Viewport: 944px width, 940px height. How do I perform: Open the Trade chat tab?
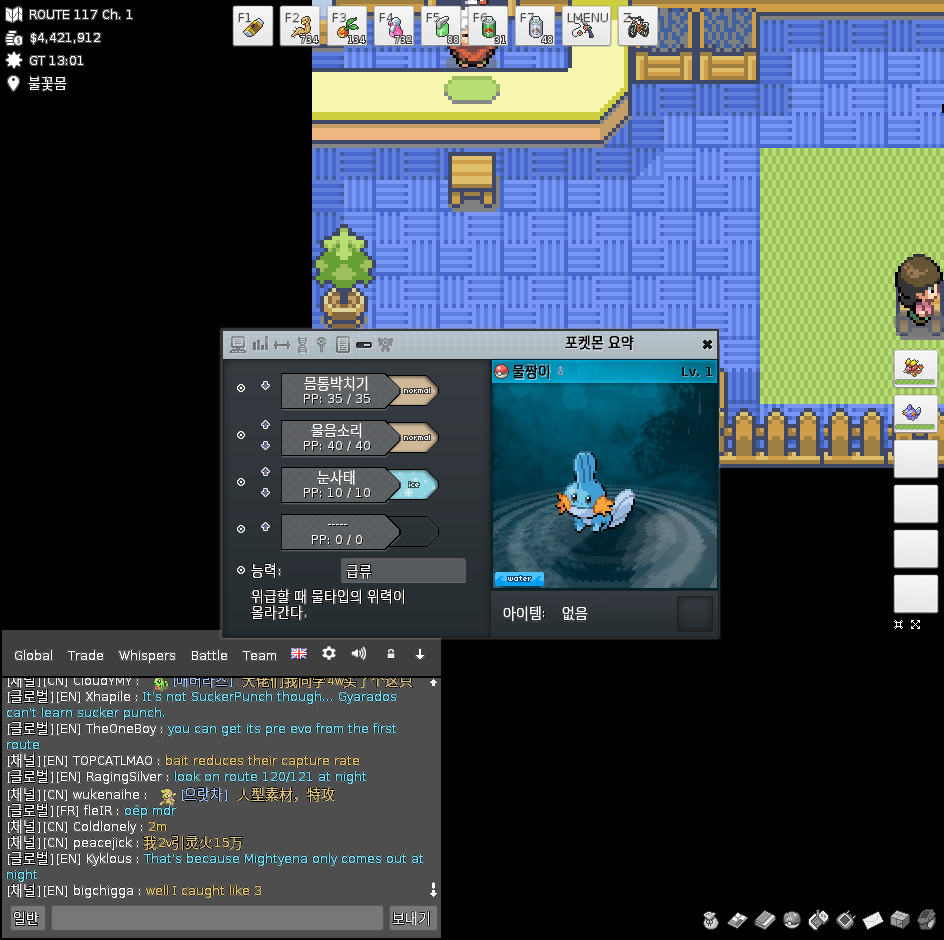click(85, 655)
